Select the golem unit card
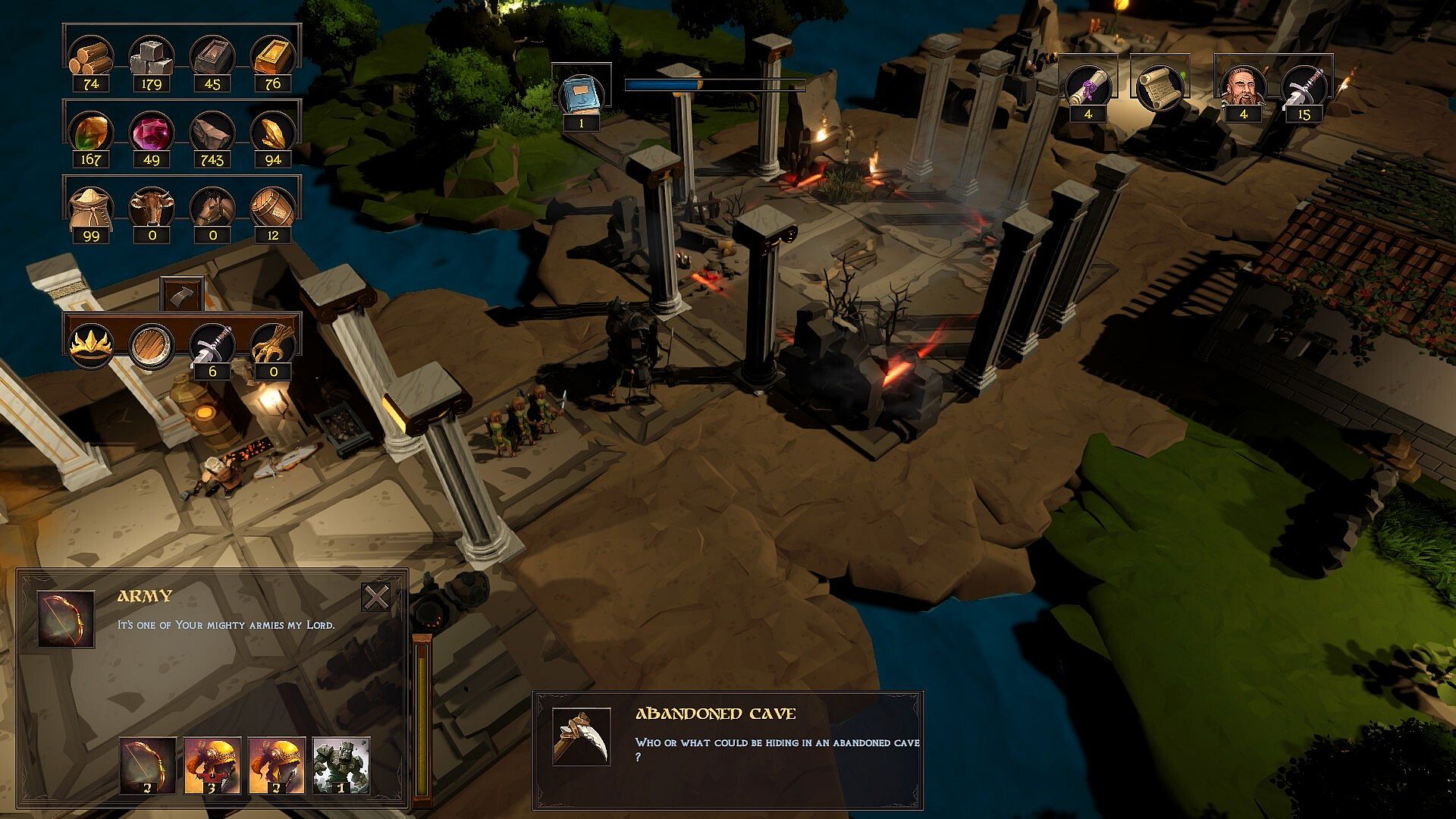 pyautogui.click(x=340, y=765)
